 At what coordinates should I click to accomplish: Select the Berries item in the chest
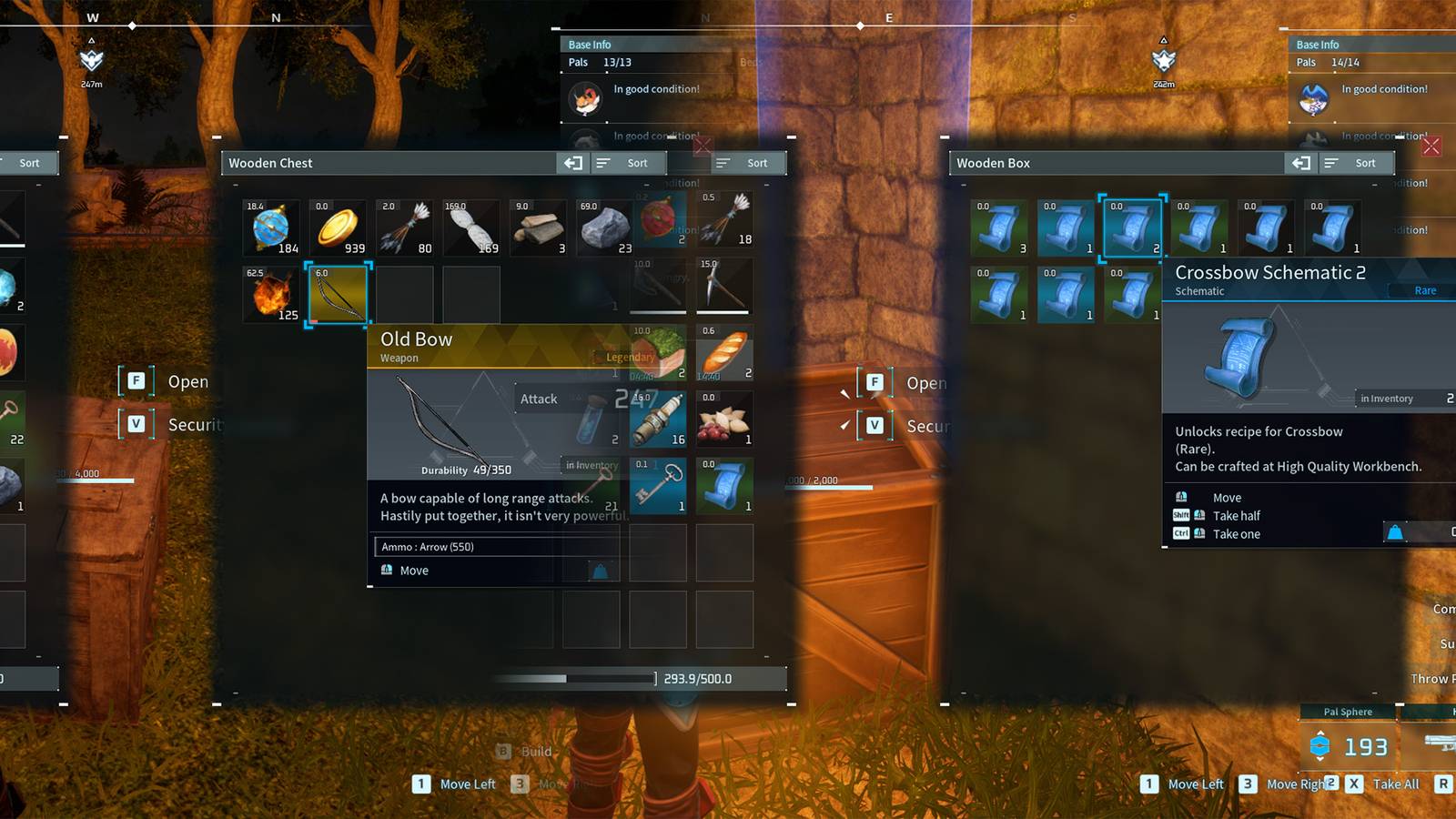724,419
